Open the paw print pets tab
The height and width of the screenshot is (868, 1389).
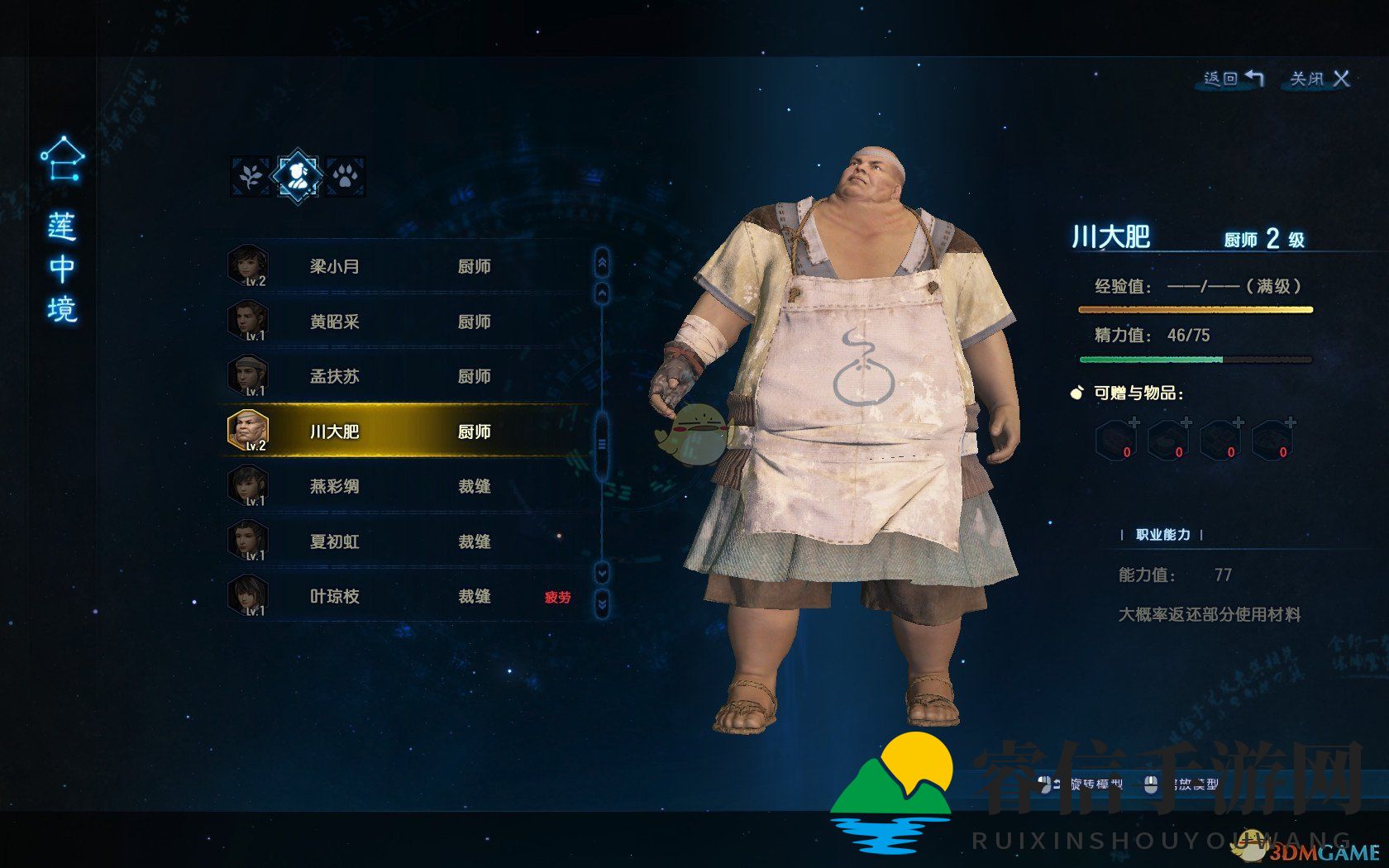345,176
